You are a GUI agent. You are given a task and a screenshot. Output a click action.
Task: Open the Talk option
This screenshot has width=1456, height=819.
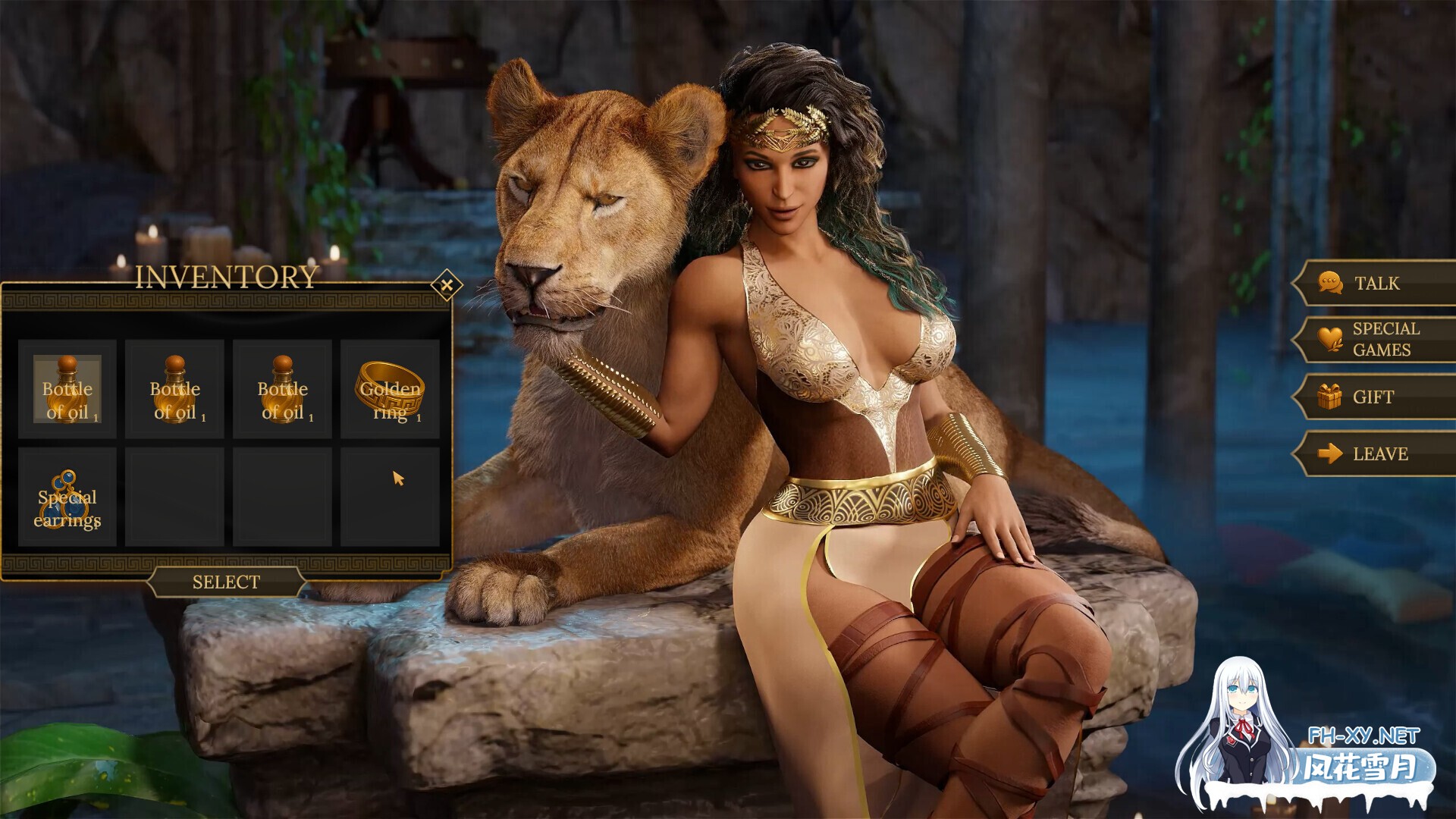[x=1374, y=284]
